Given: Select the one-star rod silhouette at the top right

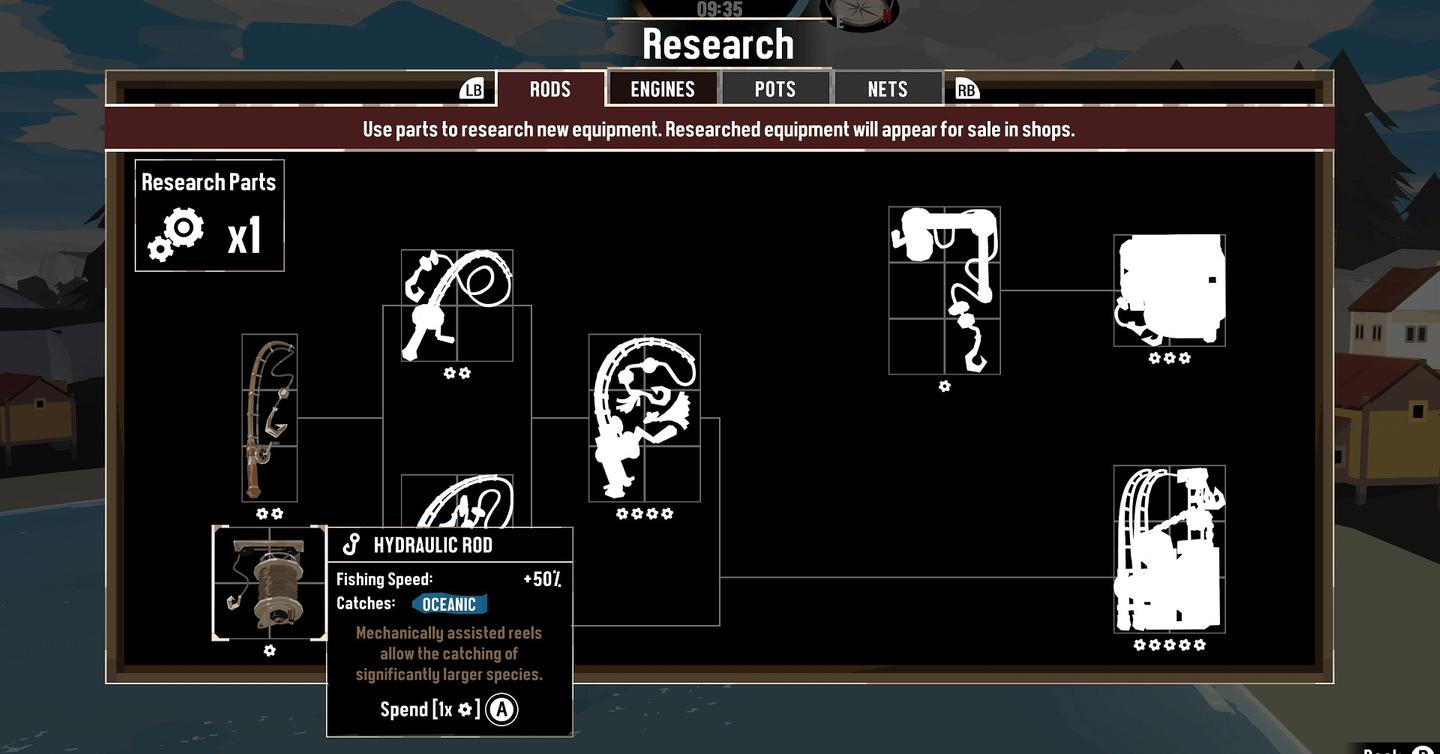Looking at the screenshot, I should coord(944,290).
